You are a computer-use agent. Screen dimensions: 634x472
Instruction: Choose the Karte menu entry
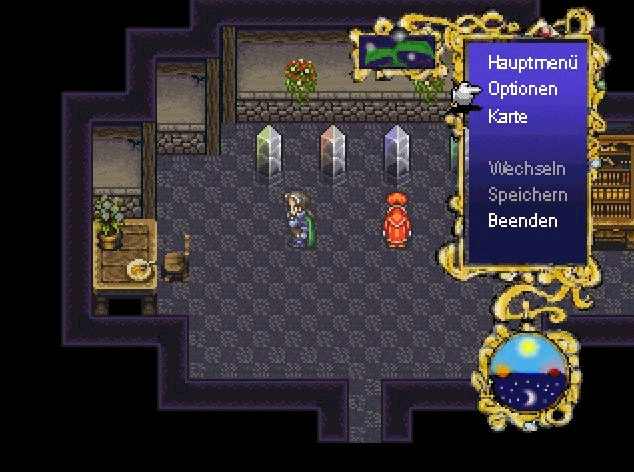pyautogui.click(x=508, y=116)
